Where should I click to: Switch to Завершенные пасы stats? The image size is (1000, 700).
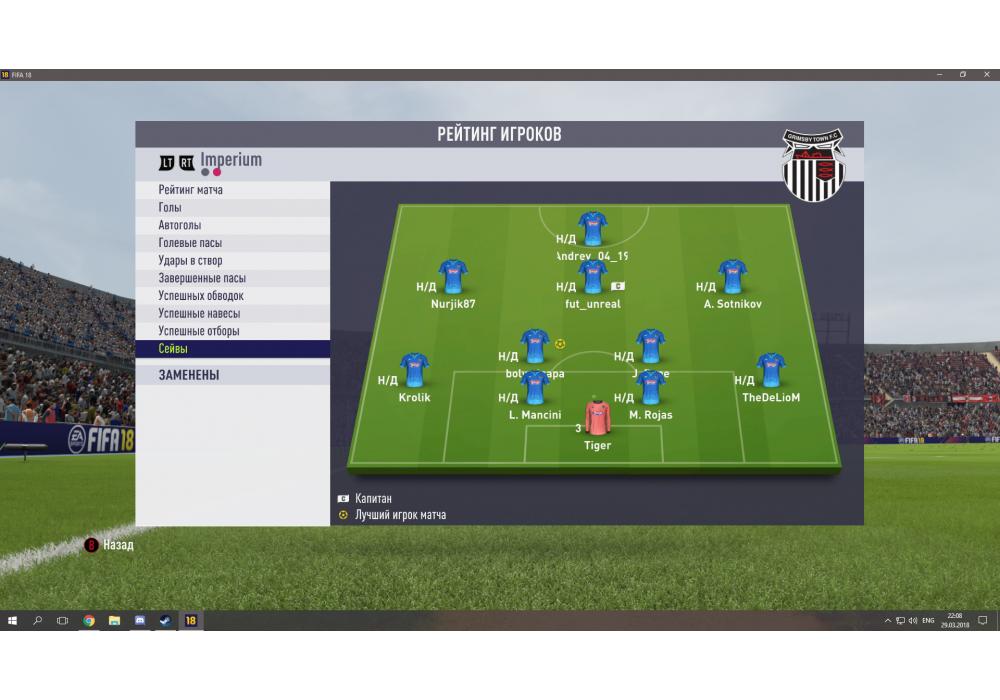point(202,279)
